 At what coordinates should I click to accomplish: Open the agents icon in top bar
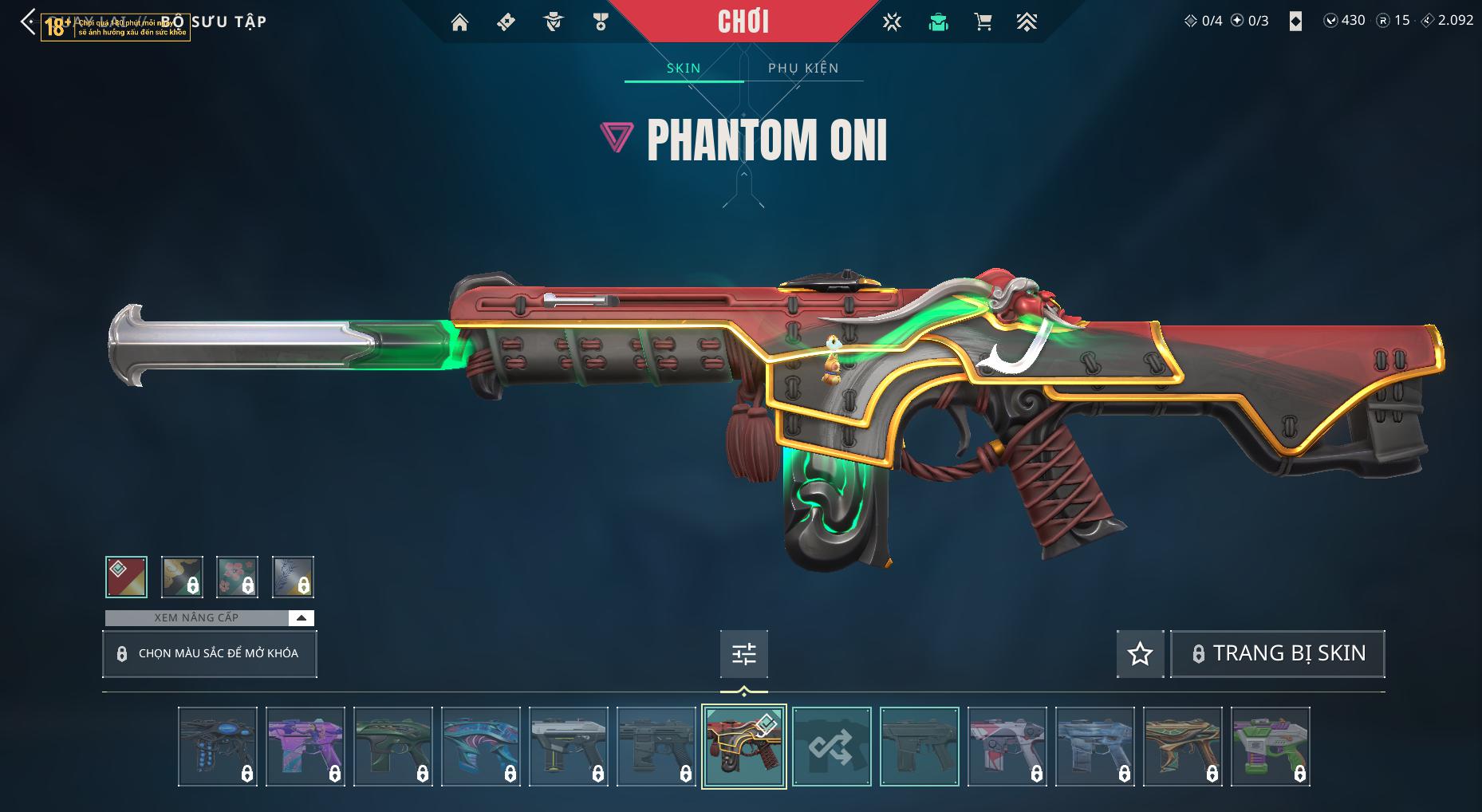pos(553,22)
